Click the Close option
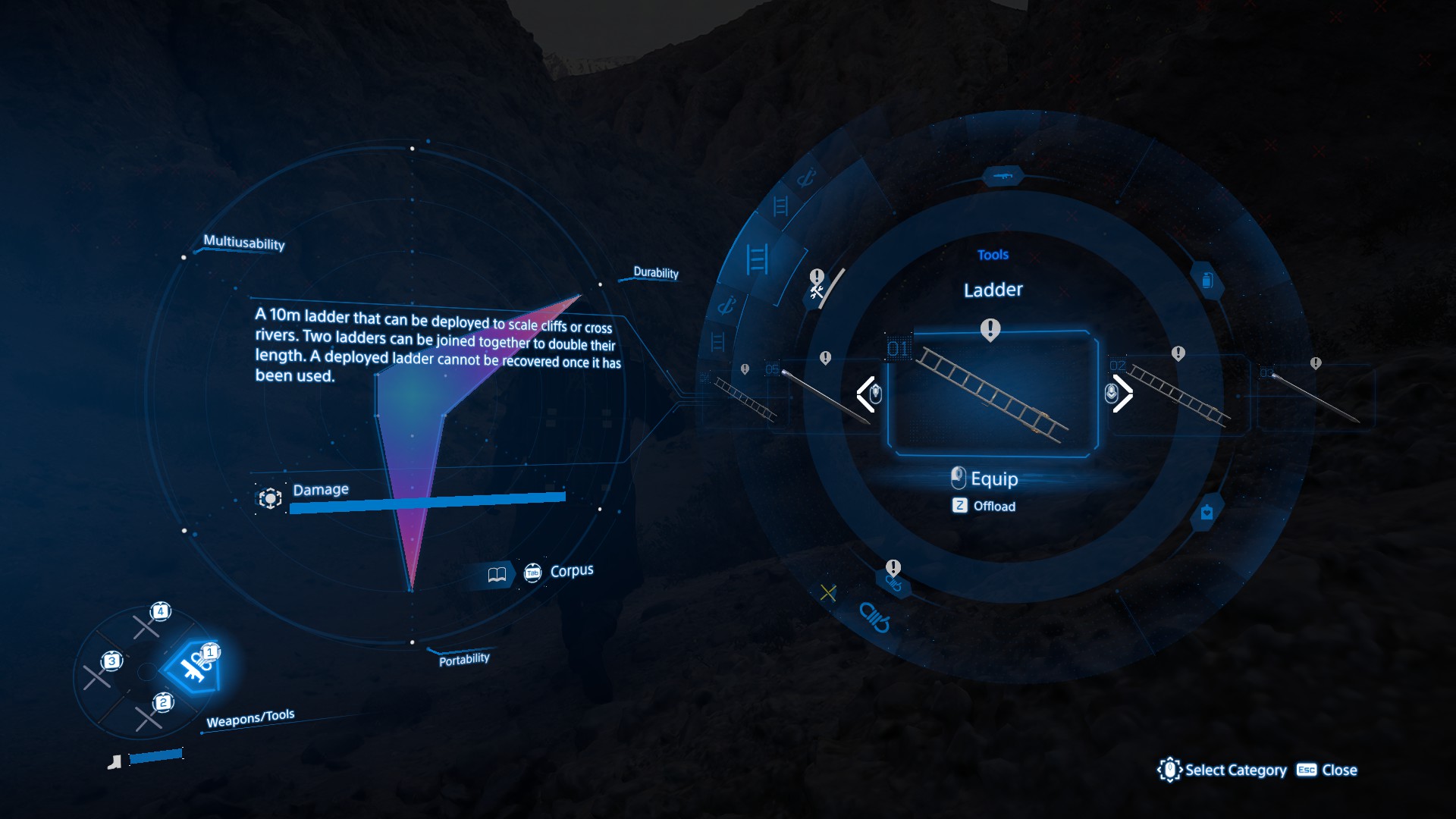Screen dimensions: 1456x819 (x=1327, y=770)
